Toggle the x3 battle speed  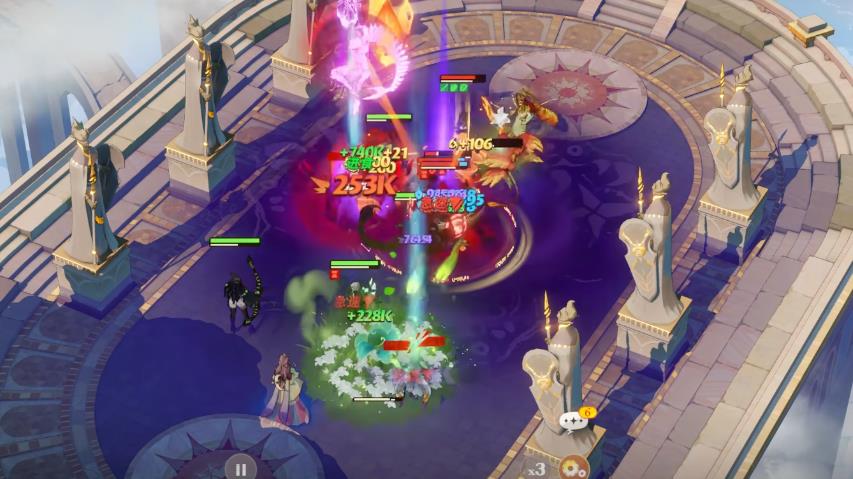[x=537, y=467]
